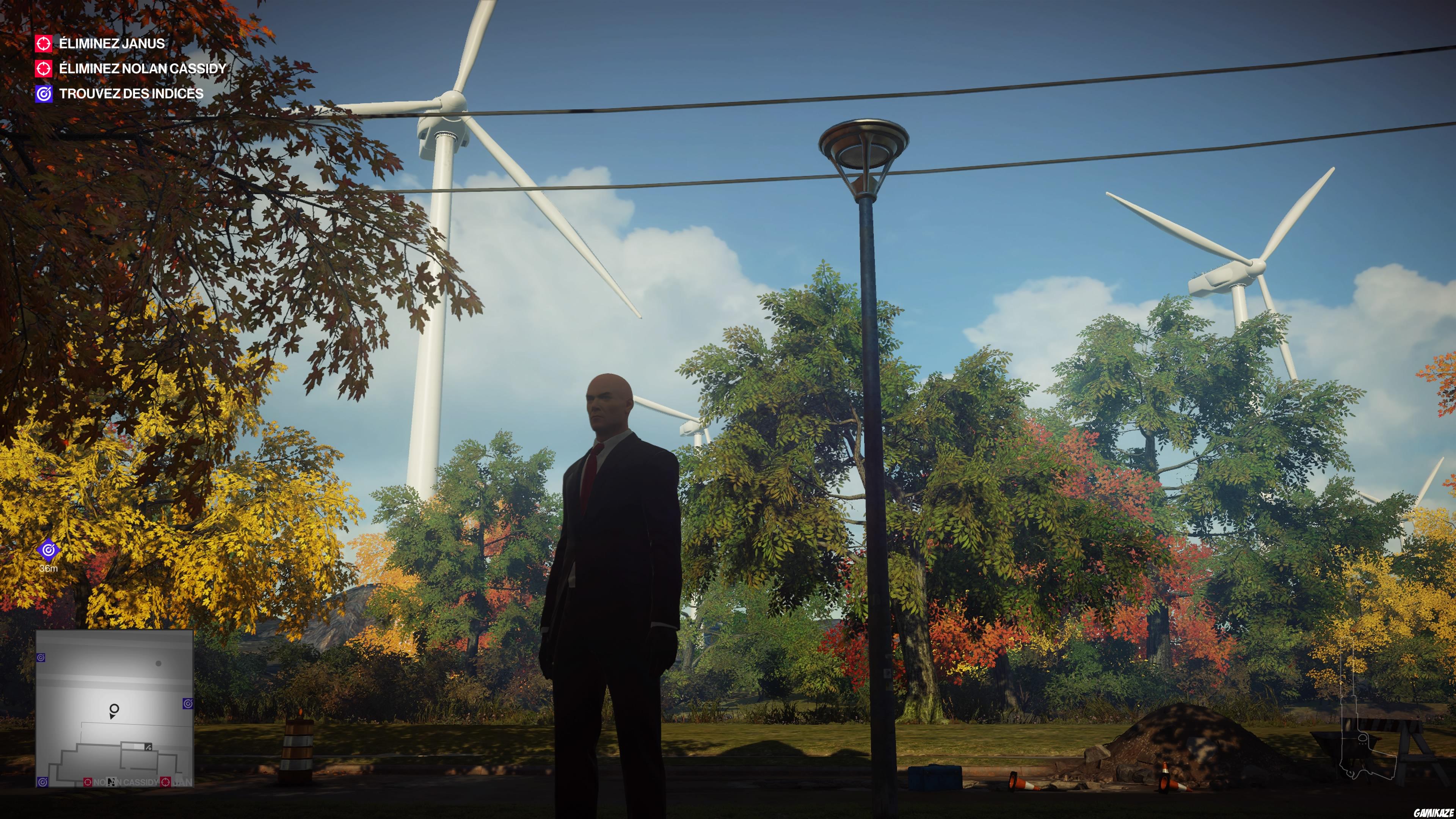
Task: Select the clue icon on the minimap's right edge
Action: [x=189, y=704]
